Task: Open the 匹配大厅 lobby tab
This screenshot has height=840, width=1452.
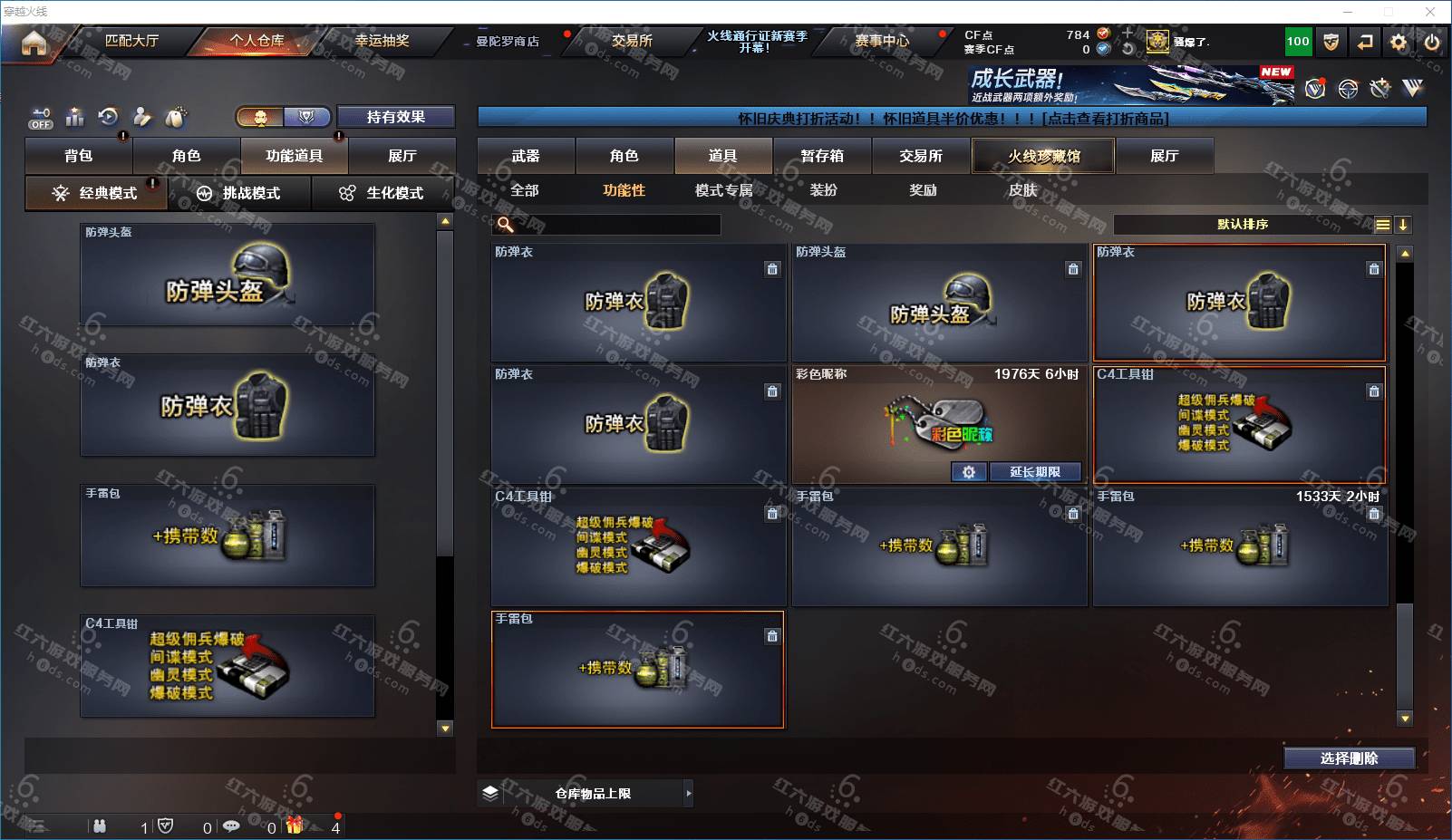Action: (131, 41)
